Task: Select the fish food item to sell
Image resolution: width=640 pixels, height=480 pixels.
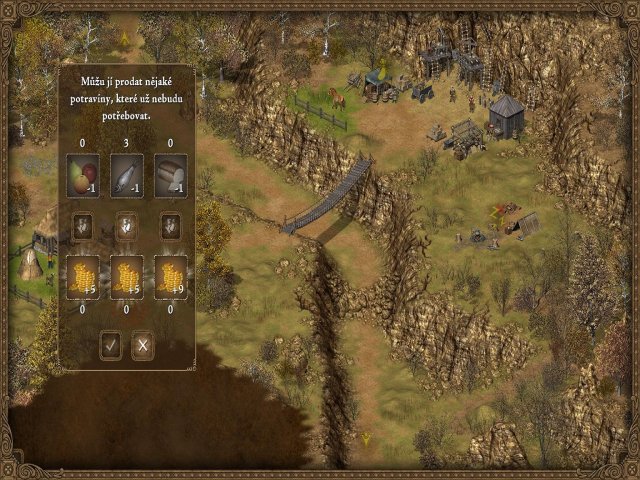Action: [x=127, y=176]
